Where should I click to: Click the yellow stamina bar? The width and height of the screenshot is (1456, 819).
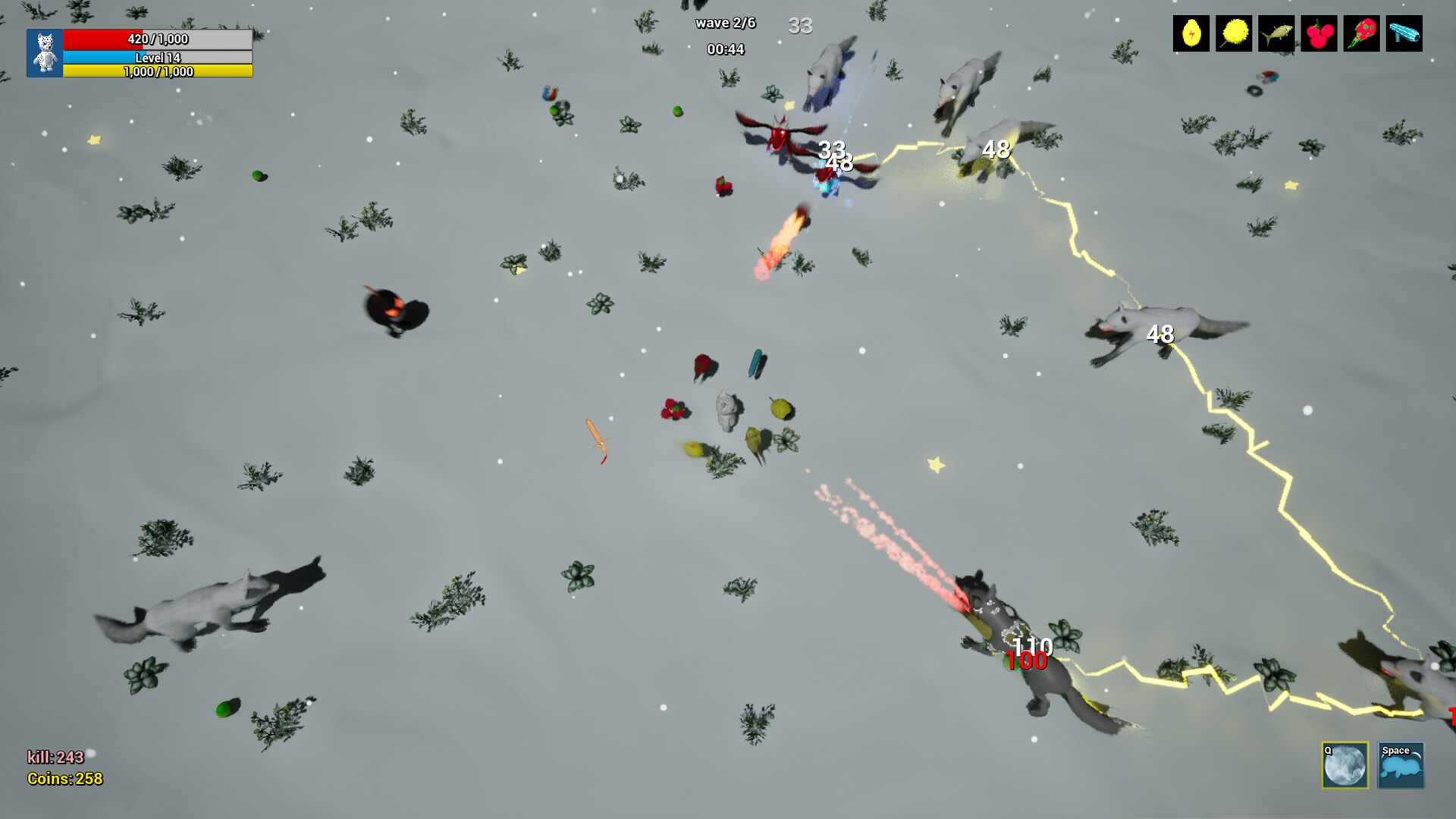pos(157,70)
